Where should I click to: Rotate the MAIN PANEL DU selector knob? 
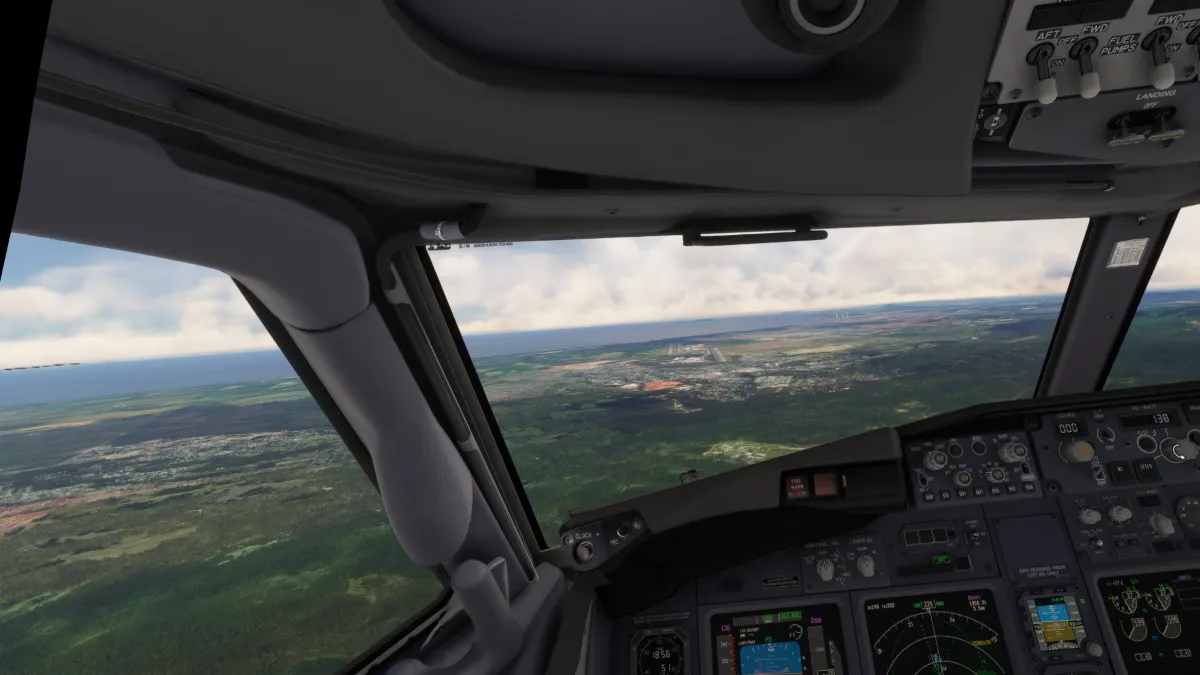[825, 569]
